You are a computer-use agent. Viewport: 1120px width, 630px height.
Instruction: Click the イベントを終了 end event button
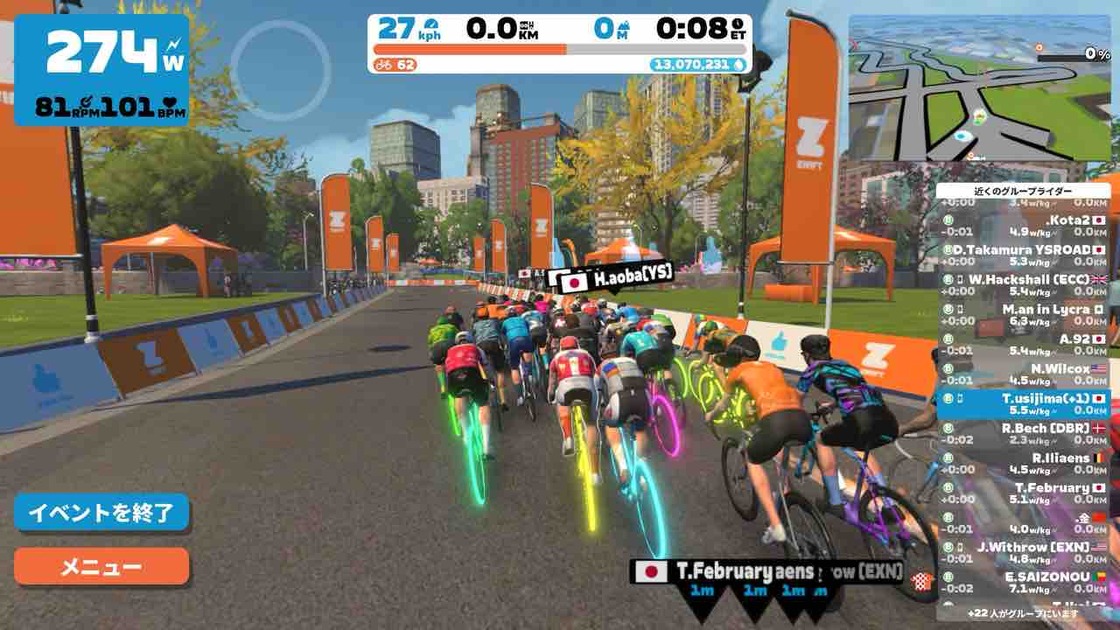tap(101, 513)
